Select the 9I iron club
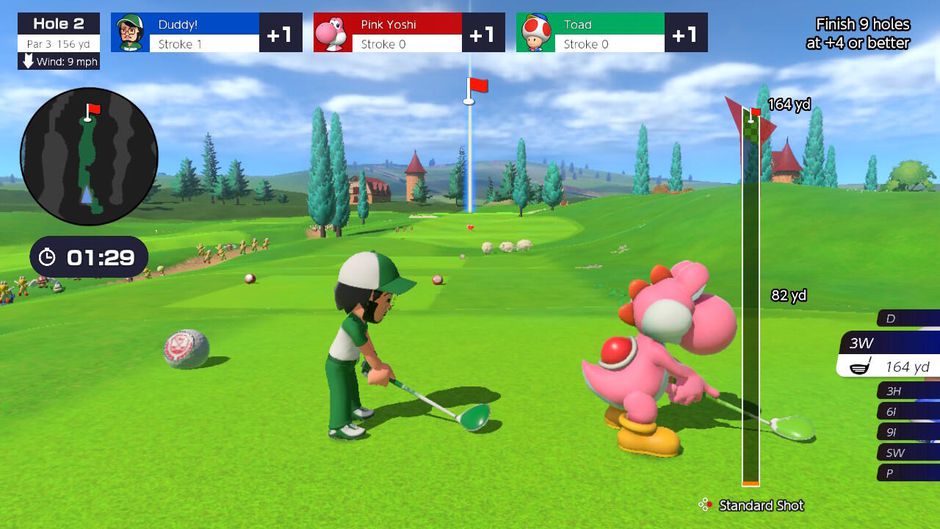Screen dimensions: 940x529 pos(905,432)
